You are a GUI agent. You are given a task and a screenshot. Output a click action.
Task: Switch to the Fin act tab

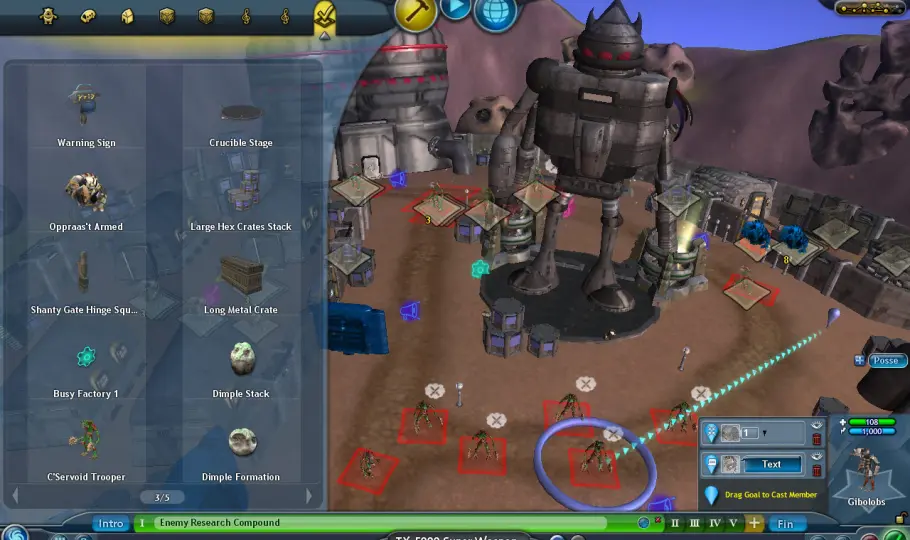[786, 523]
